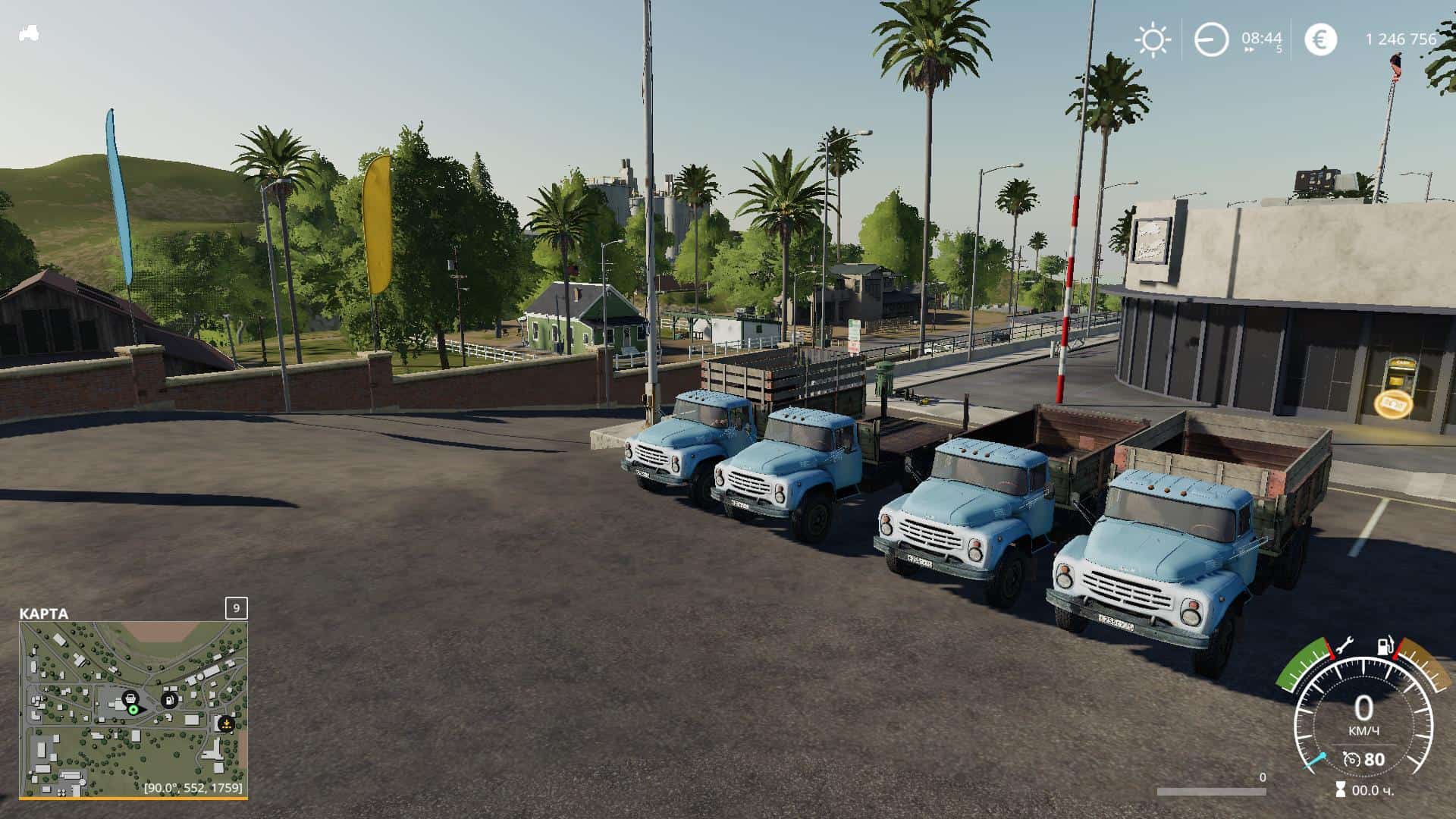
Task: Click the white tractor icon in the top corner
Action: click(x=29, y=33)
